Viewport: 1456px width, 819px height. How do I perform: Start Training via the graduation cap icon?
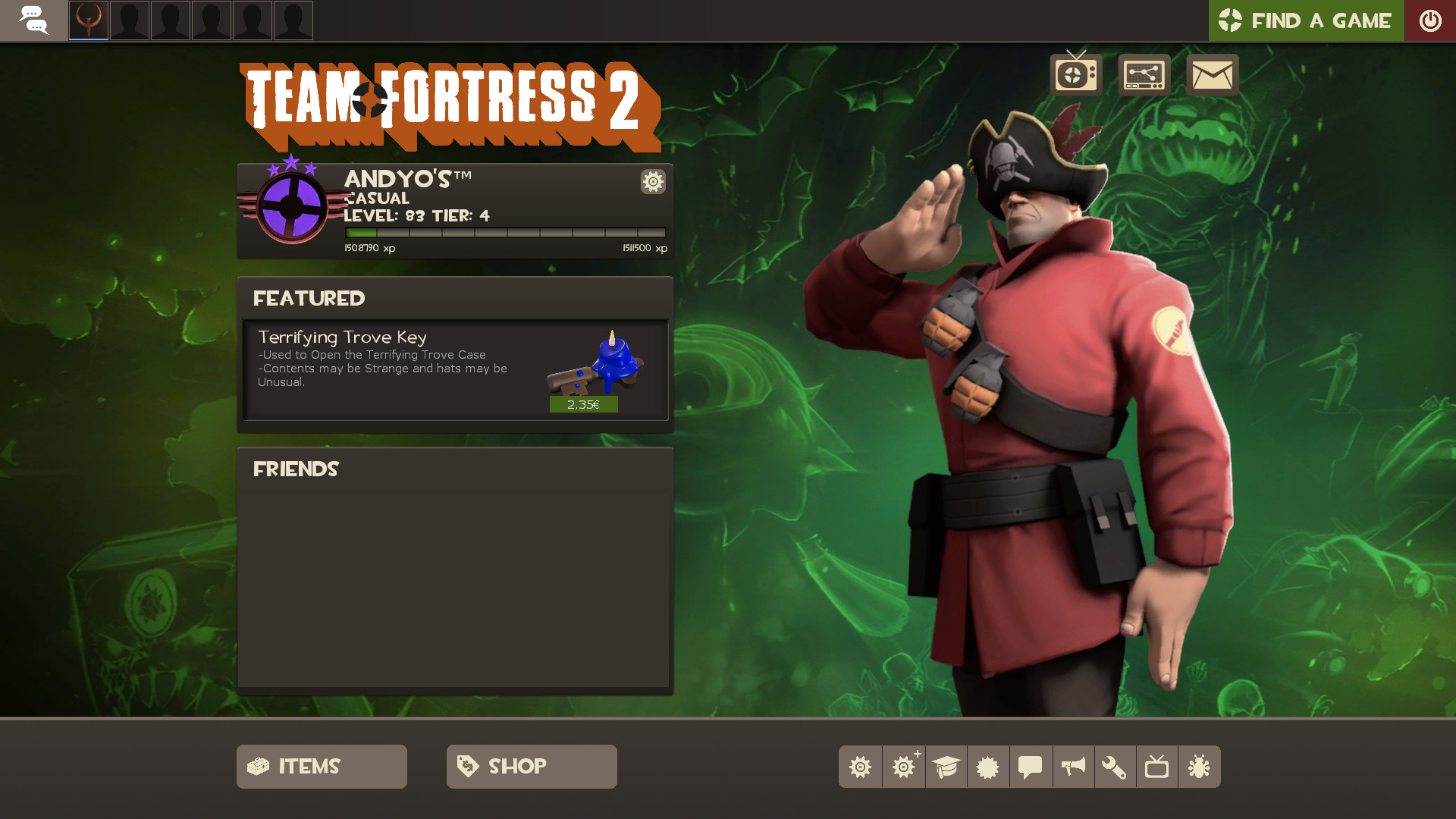point(946,767)
